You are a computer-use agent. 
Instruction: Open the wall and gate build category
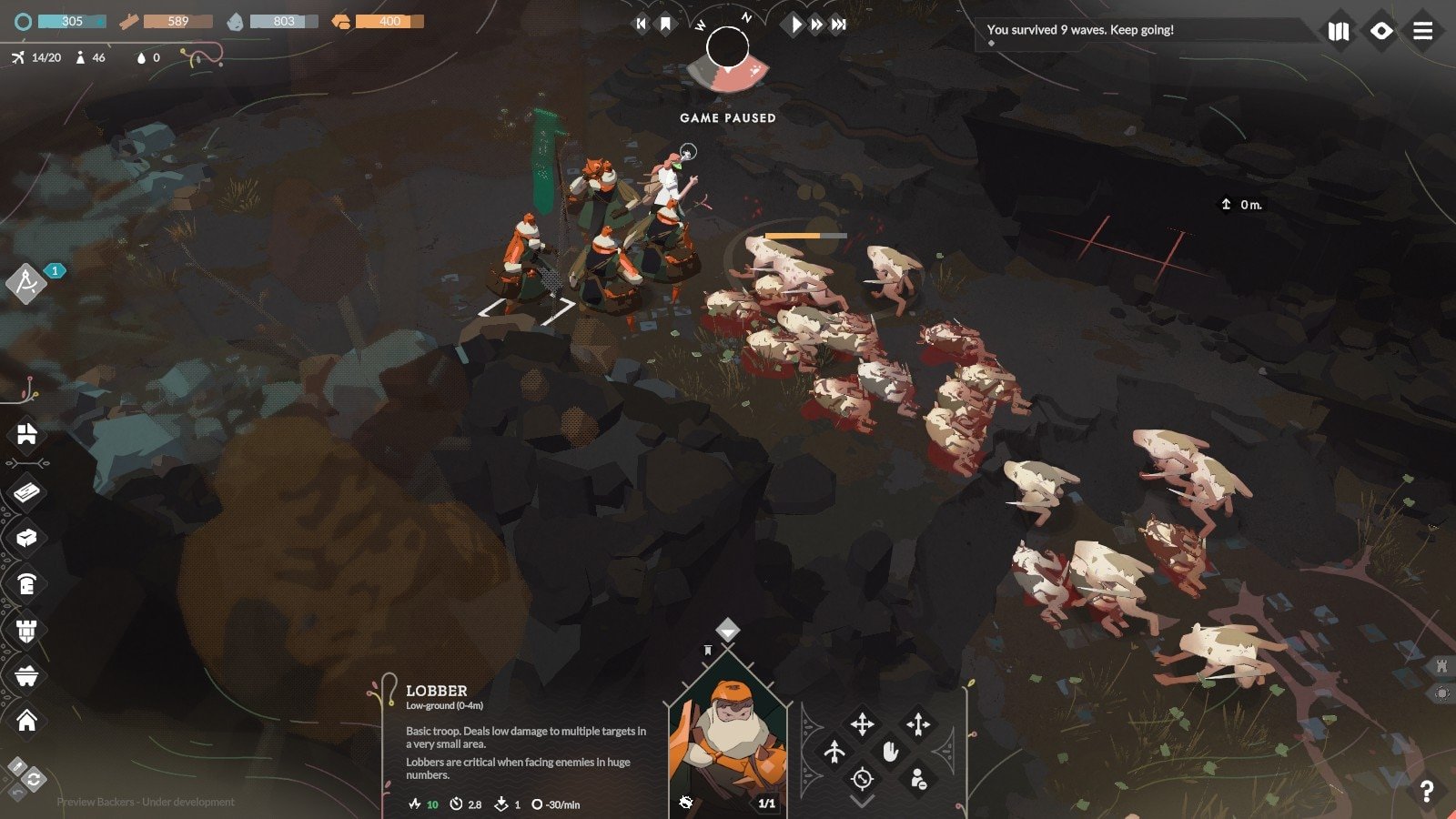pos(26,434)
